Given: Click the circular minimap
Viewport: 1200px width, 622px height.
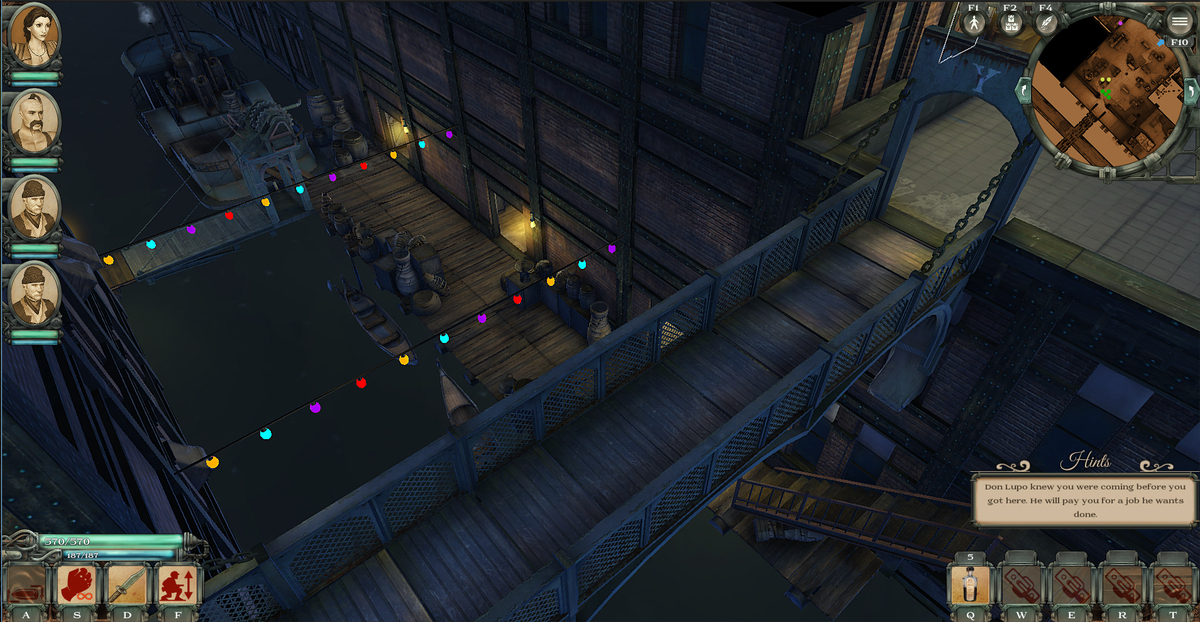Looking at the screenshot, I should click(x=1106, y=90).
